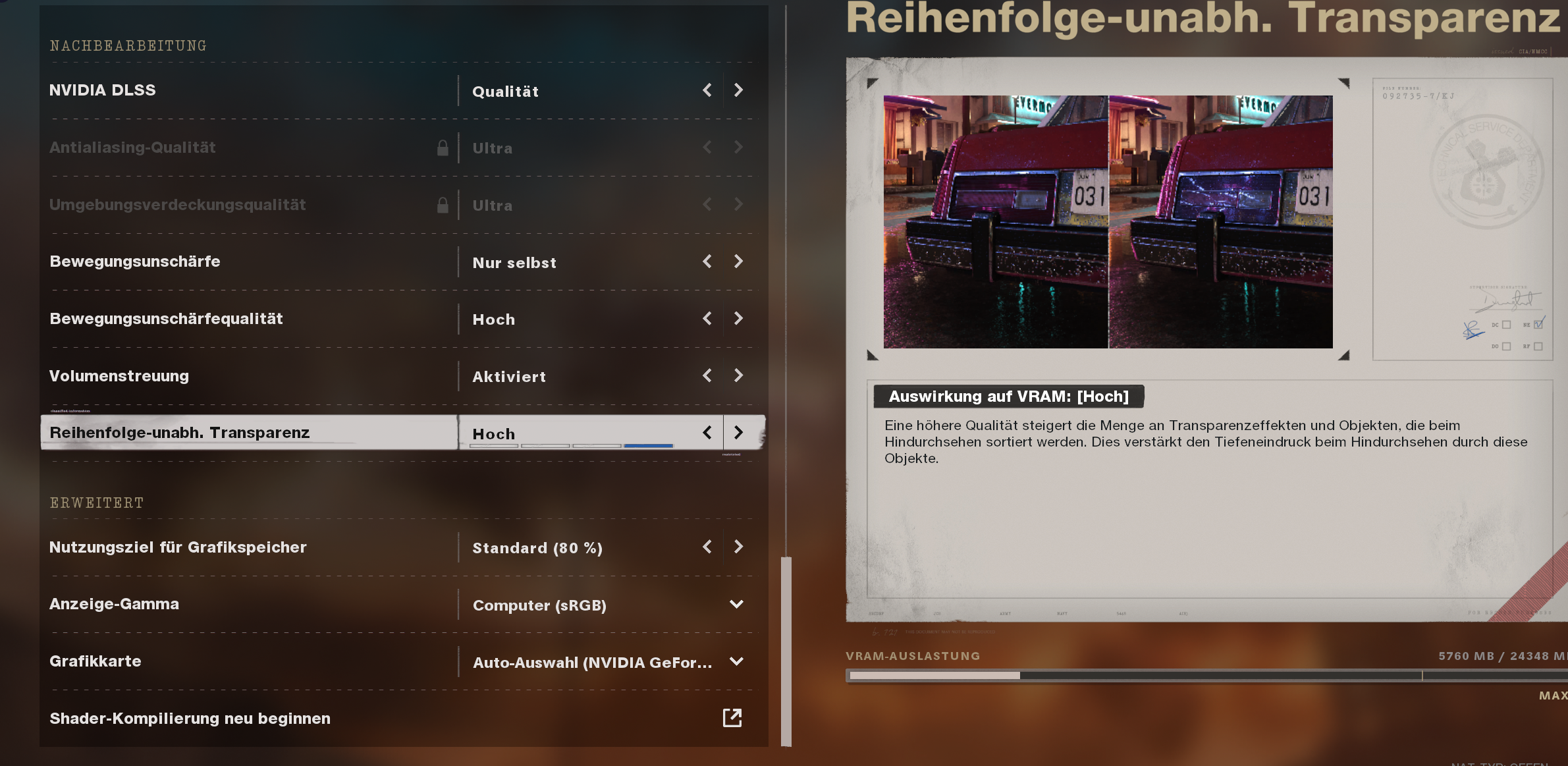
Task: Open the Anzeige-Gamma dropdown
Action: pos(738,604)
